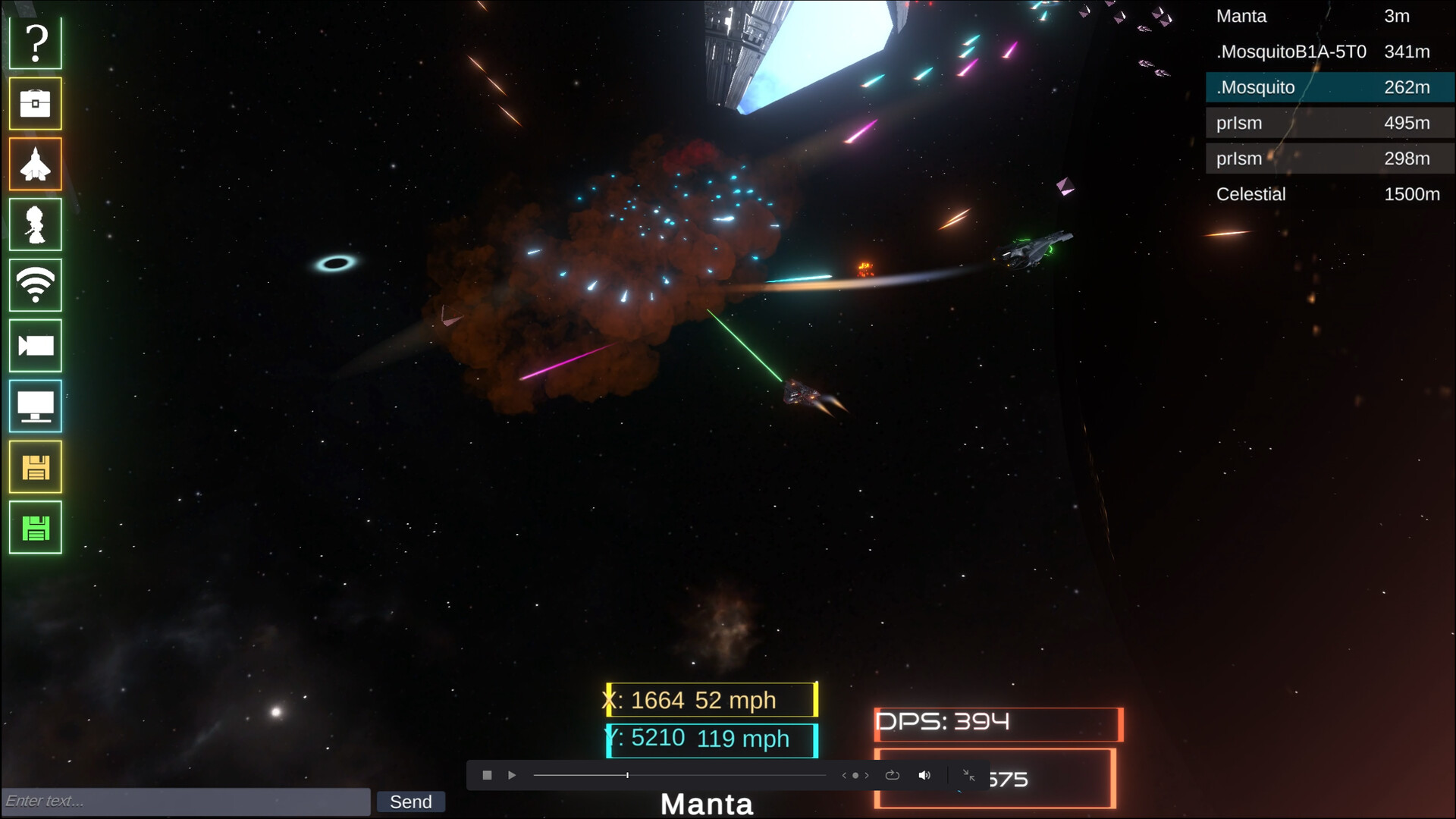Target .MosquitoB1A-5T0 in the list
The image size is (1456, 819).
pos(1329,52)
